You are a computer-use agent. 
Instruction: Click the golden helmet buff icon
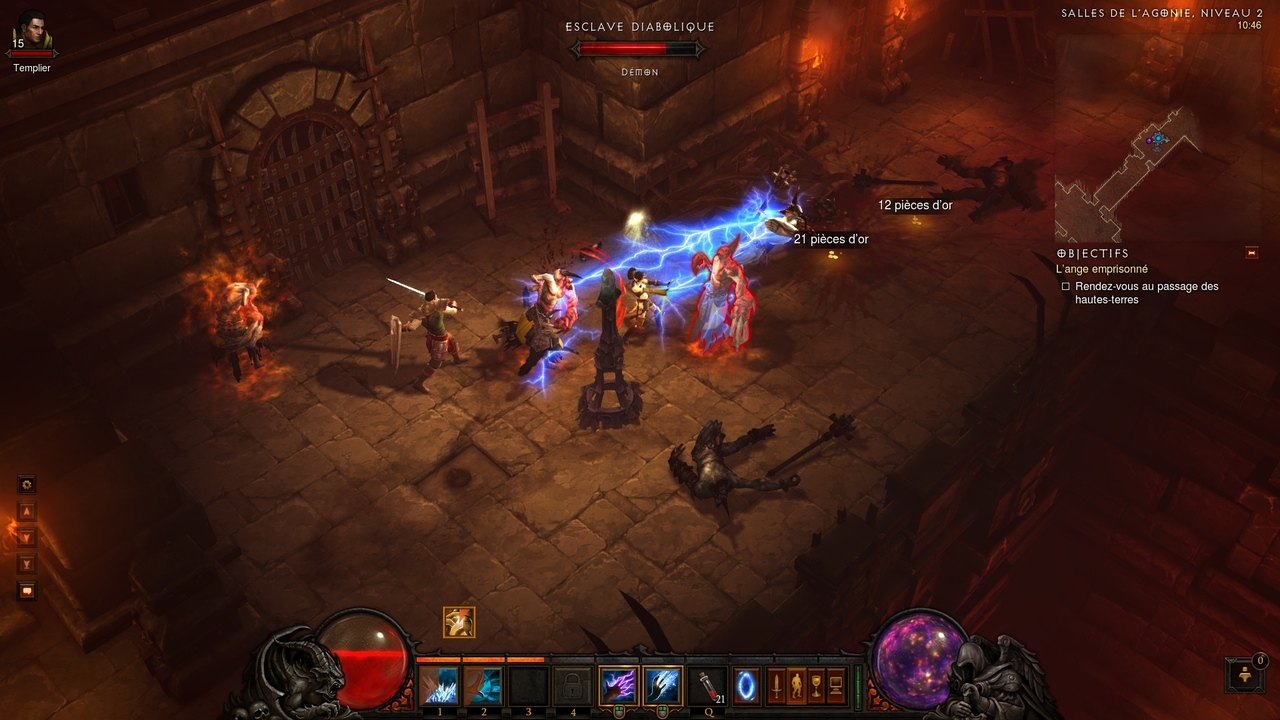[x=459, y=622]
